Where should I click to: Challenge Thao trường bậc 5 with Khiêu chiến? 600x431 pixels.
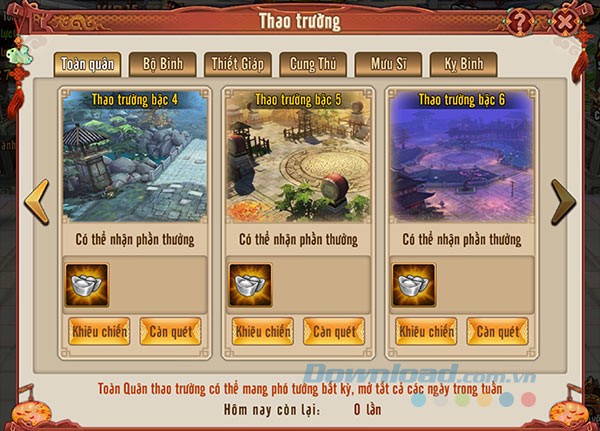(x=263, y=331)
